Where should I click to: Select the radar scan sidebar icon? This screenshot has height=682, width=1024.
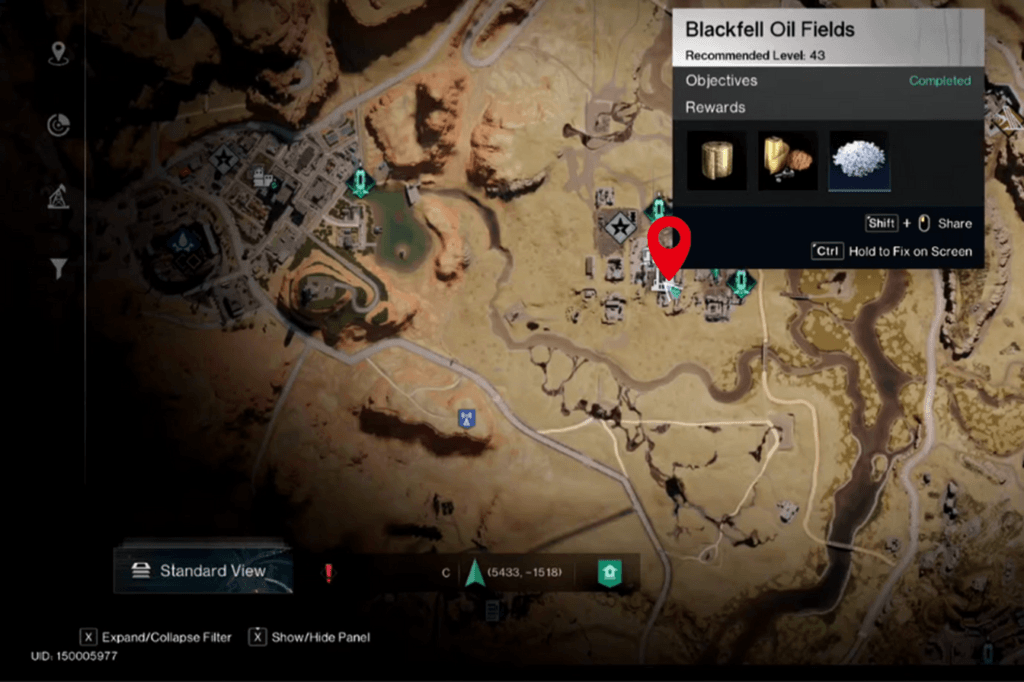(x=59, y=125)
